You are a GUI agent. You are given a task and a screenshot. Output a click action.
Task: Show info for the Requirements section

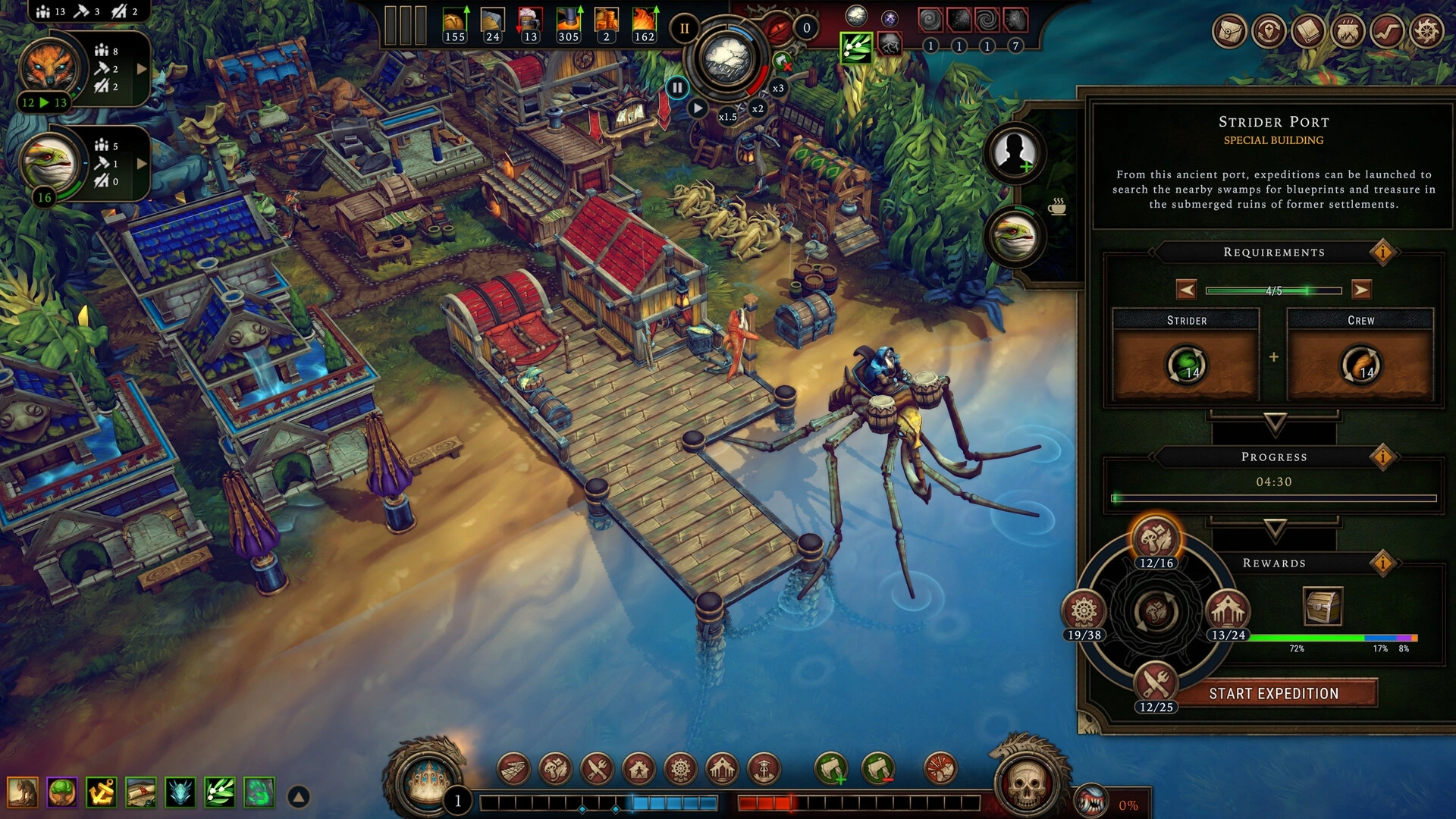[x=1382, y=252]
